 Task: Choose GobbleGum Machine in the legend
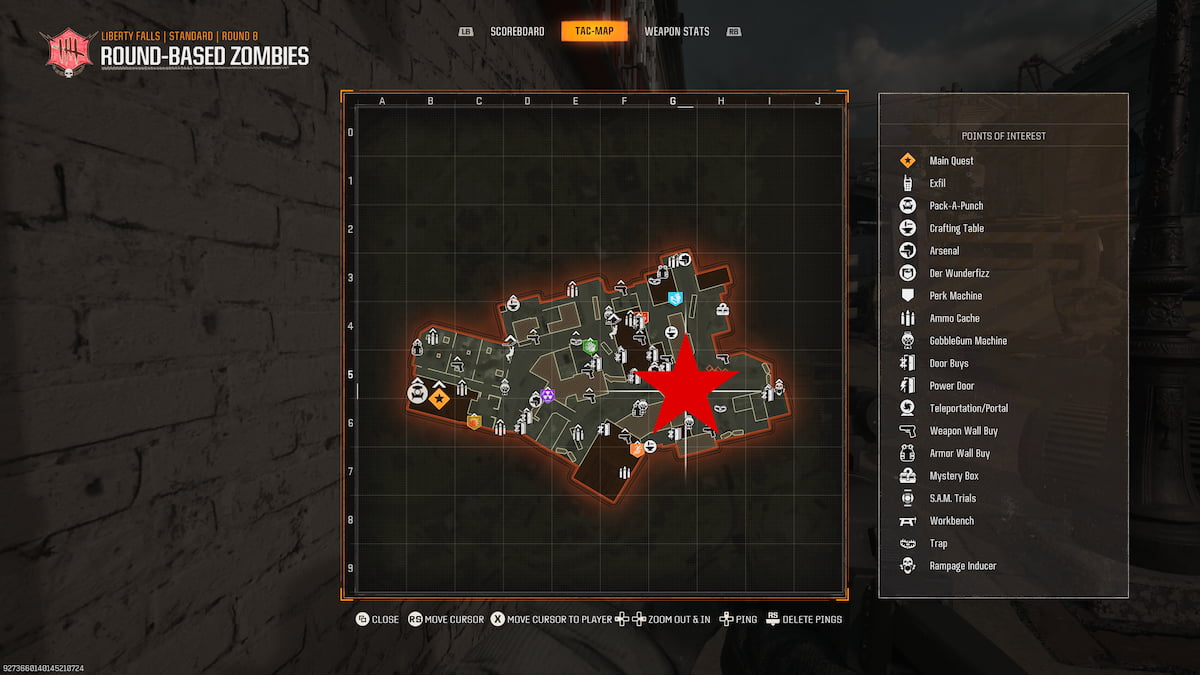point(968,341)
